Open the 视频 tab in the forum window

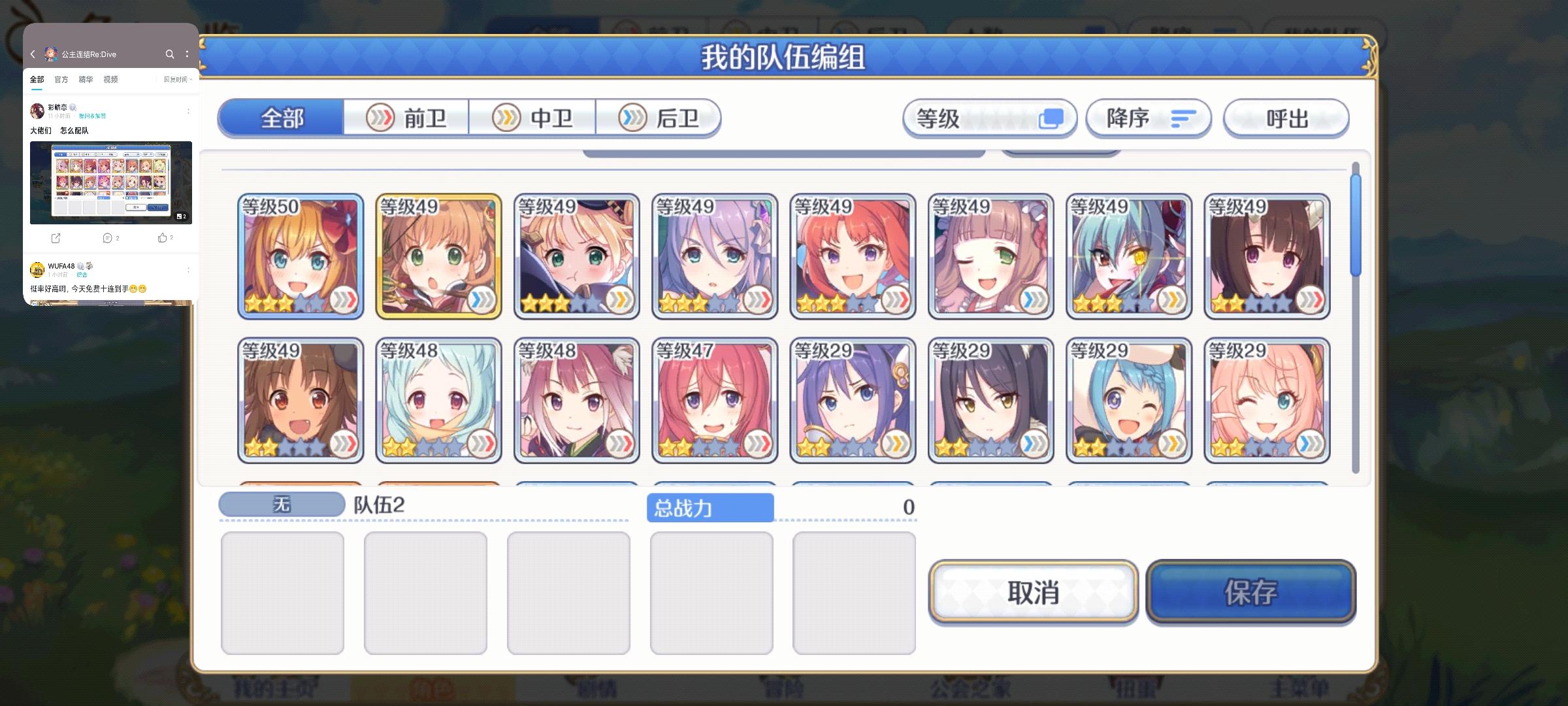(110, 79)
